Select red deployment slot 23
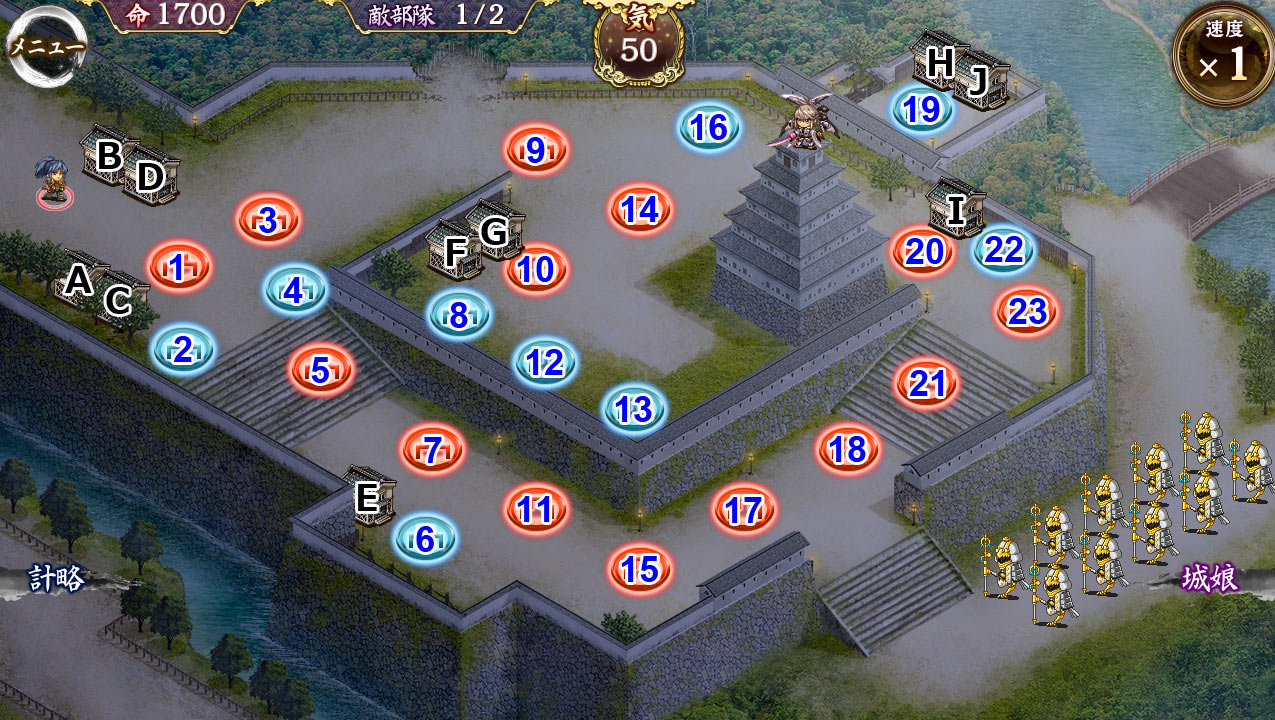This screenshot has width=1275, height=720. click(x=1026, y=313)
